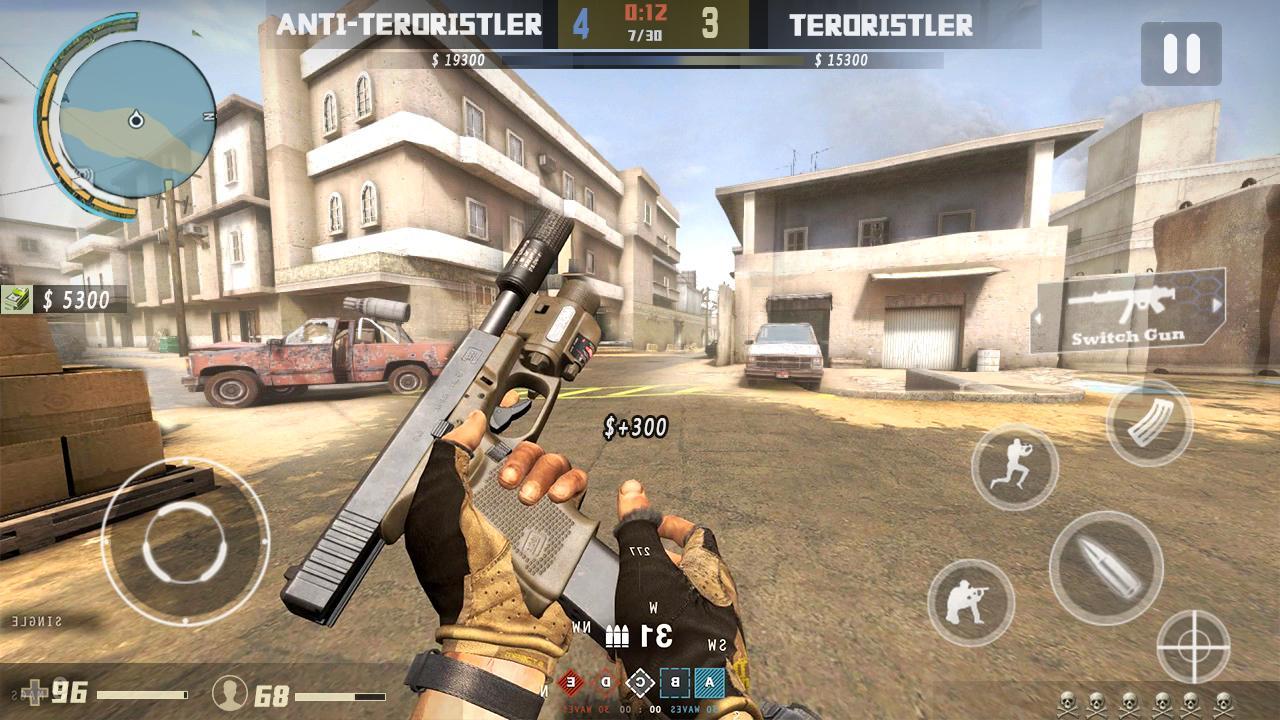Tap the Switch Gun panel

1129,310
